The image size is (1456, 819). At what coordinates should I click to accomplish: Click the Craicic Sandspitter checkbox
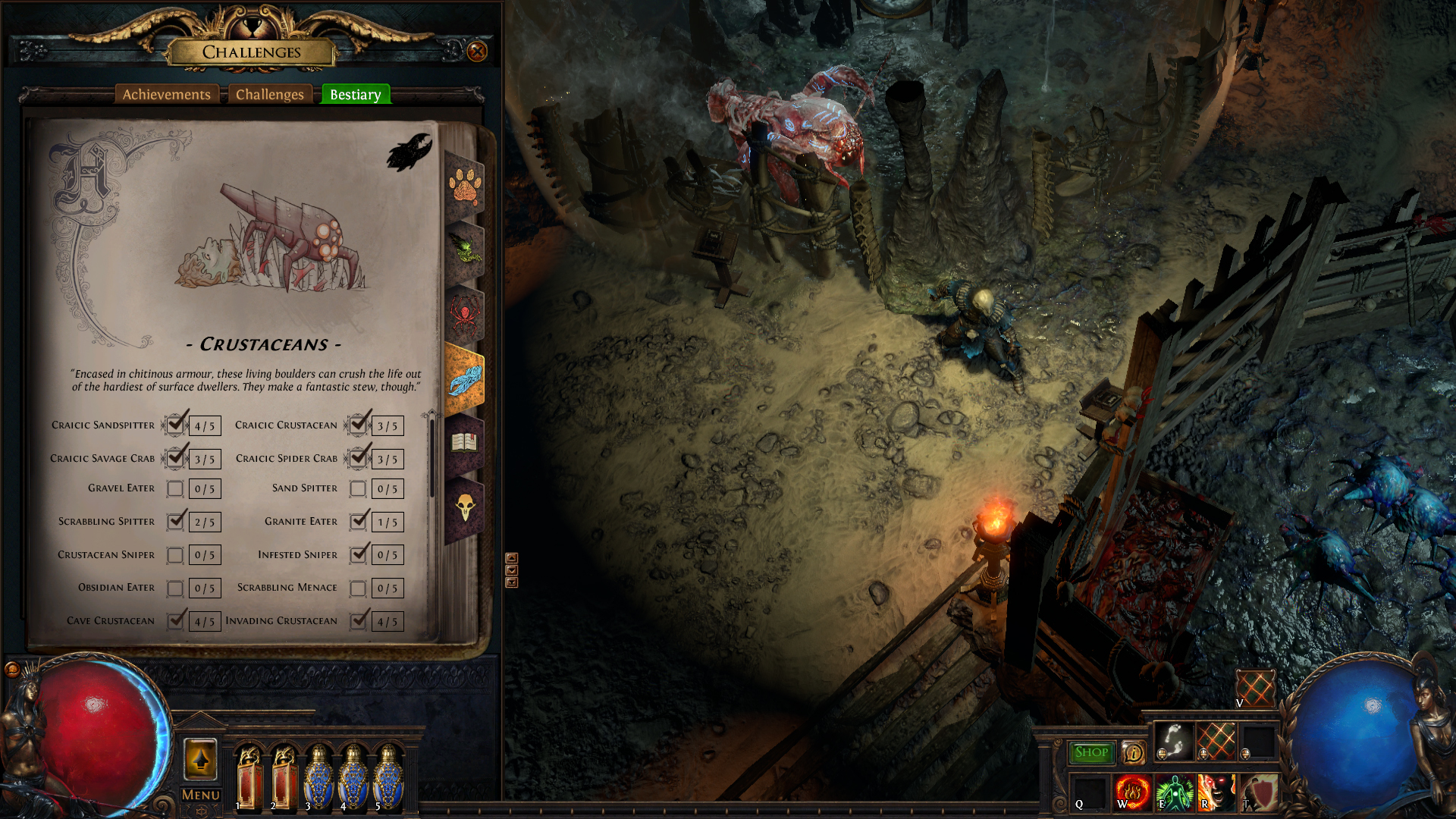[175, 425]
